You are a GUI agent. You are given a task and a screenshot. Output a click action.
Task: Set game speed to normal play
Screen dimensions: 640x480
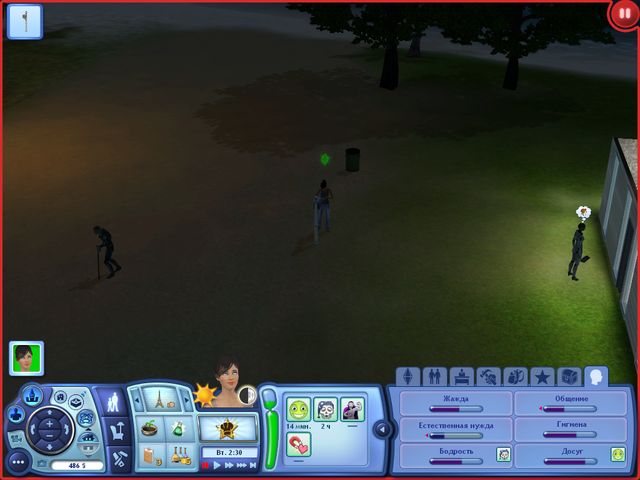click(x=217, y=465)
